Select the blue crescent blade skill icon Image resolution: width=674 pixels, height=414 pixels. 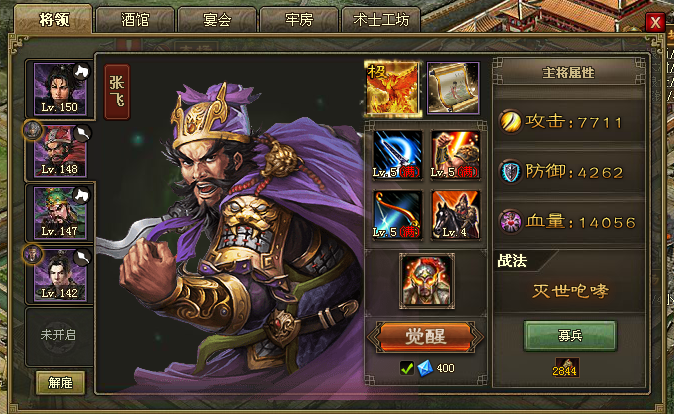tap(397, 155)
